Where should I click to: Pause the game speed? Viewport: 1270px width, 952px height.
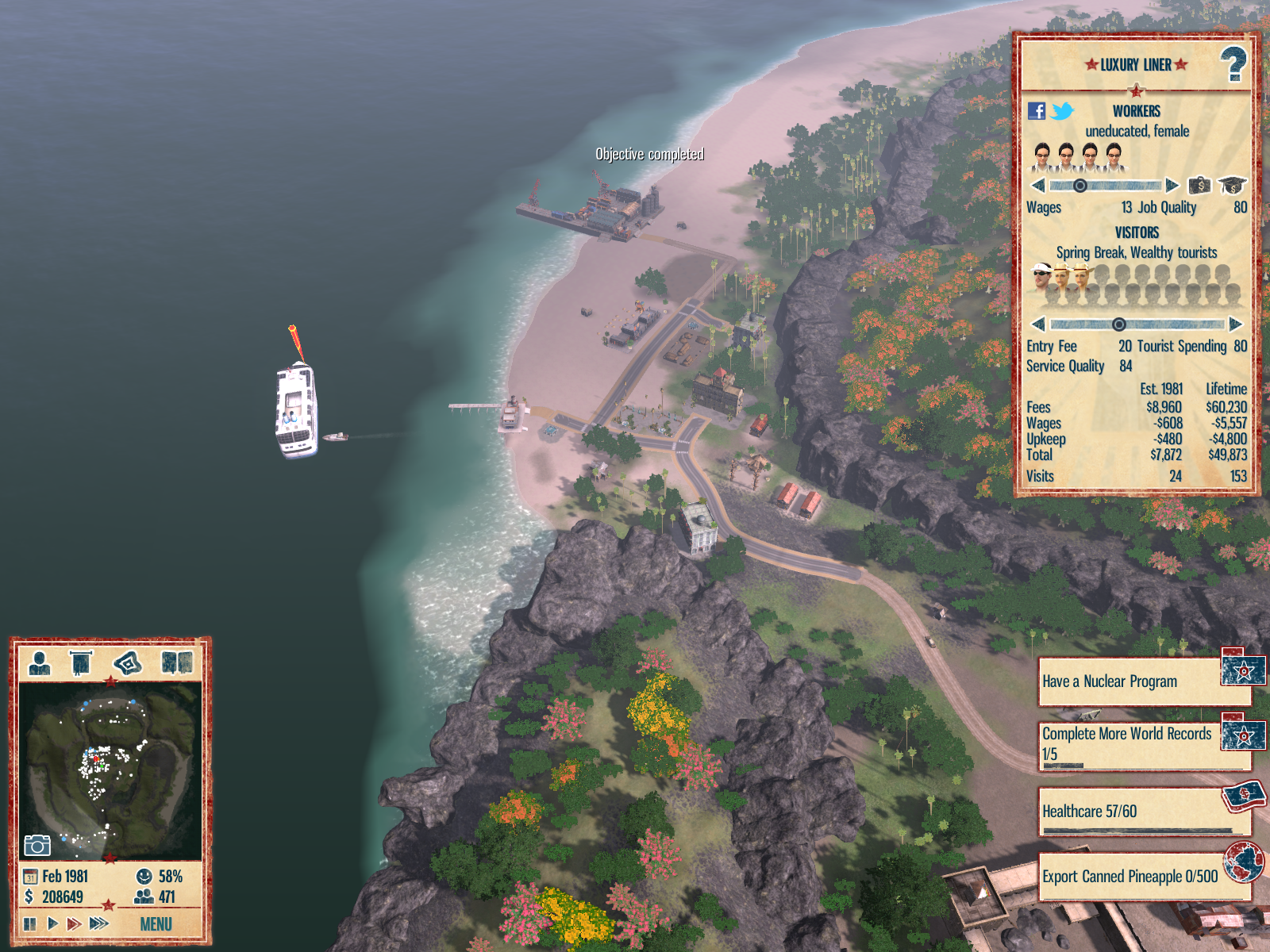point(30,923)
